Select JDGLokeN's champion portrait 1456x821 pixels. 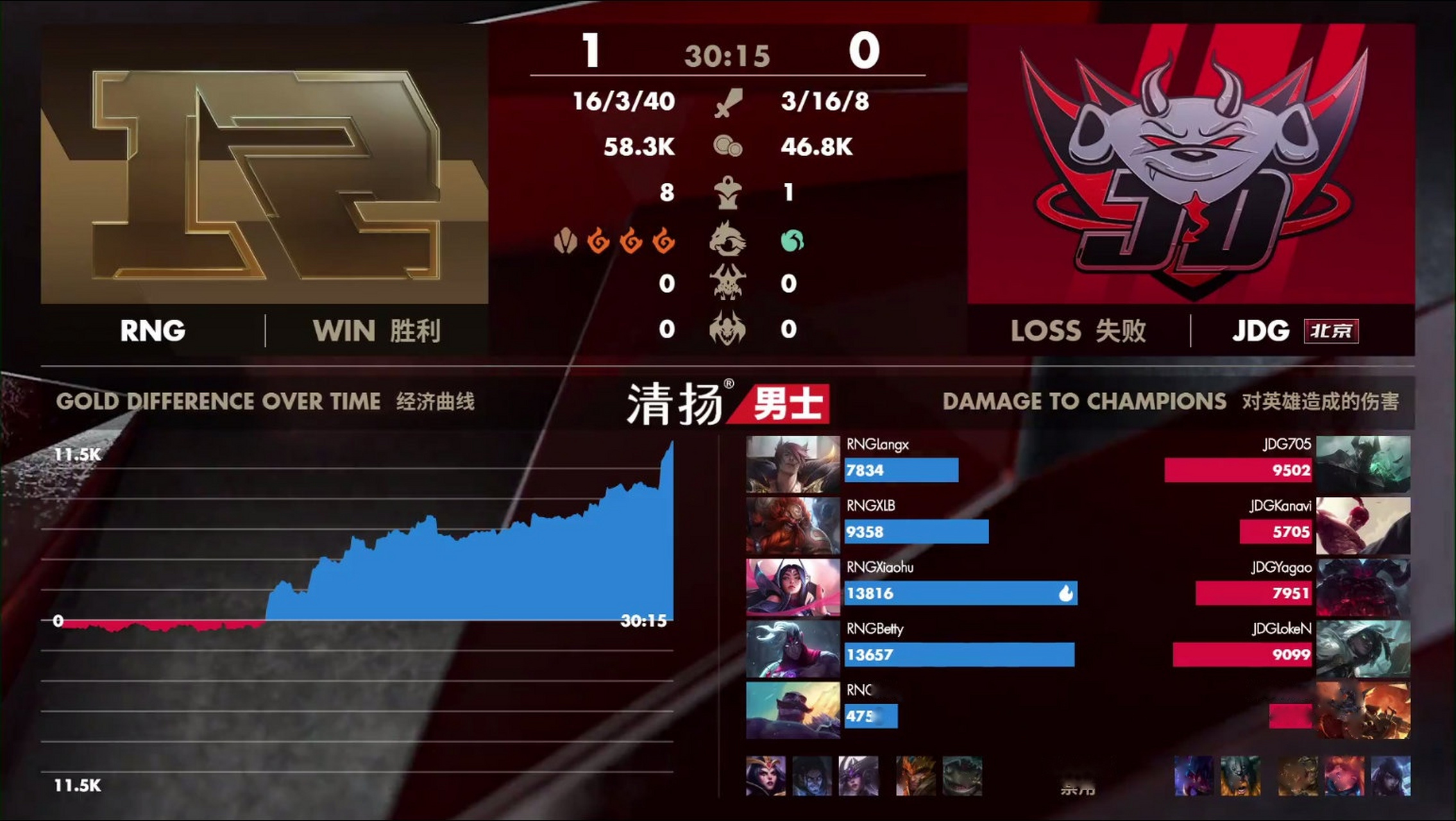pyautogui.click(x=1363, y=648)
